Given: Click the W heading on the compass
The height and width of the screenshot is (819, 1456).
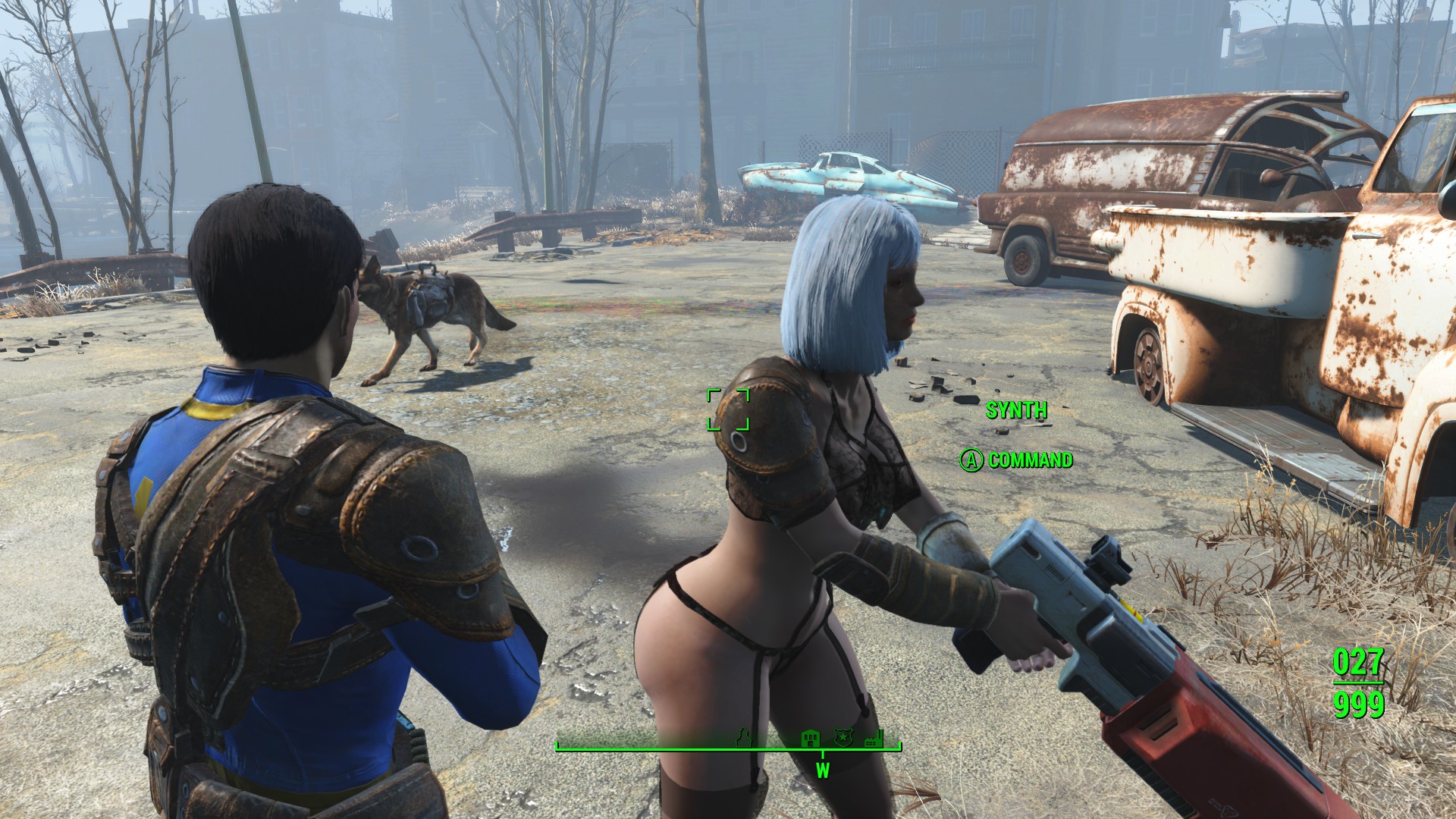Looking at the screenshot, I should tap(823, 771).
